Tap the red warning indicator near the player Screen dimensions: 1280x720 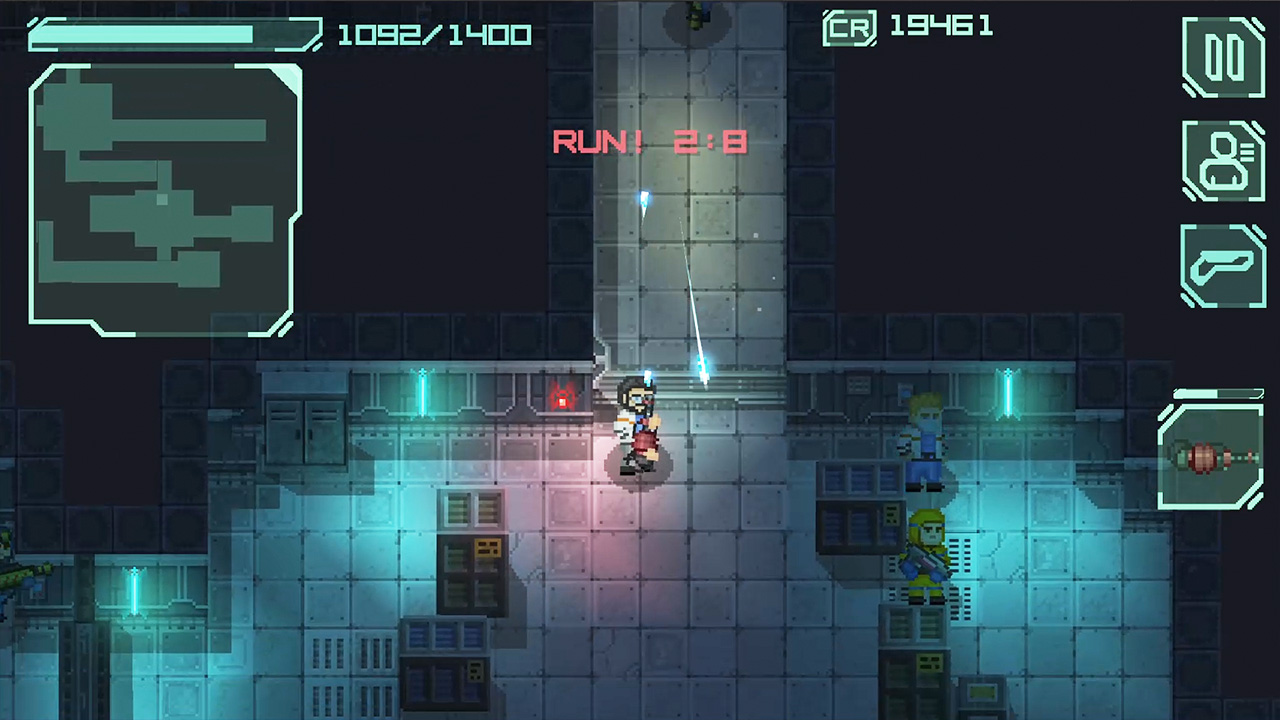click(x=563, y=399)
